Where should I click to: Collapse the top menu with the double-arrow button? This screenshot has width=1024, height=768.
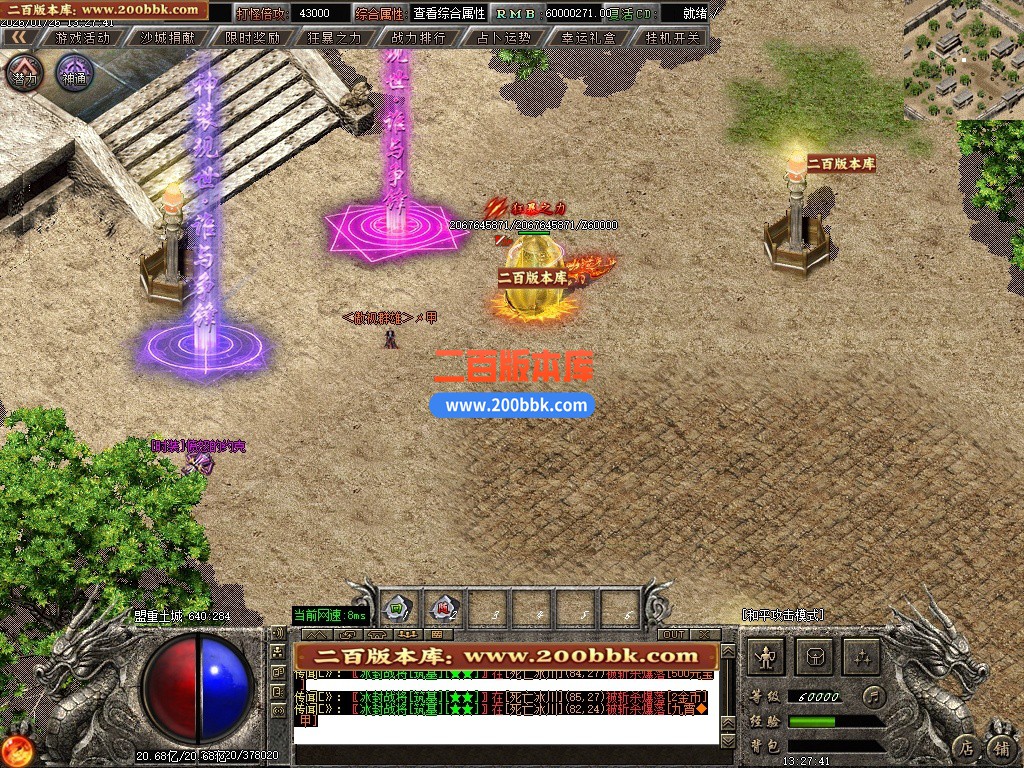point(19,38)
